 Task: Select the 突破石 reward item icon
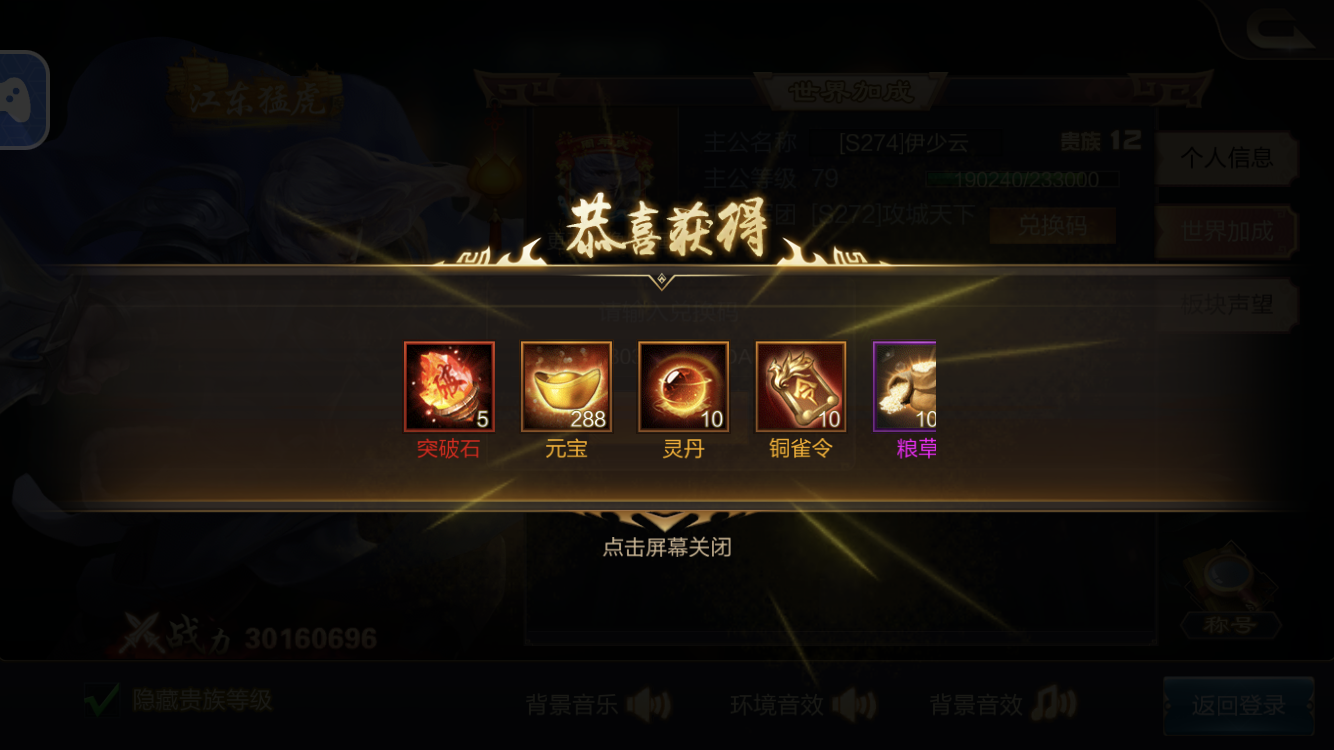[450, 387]
